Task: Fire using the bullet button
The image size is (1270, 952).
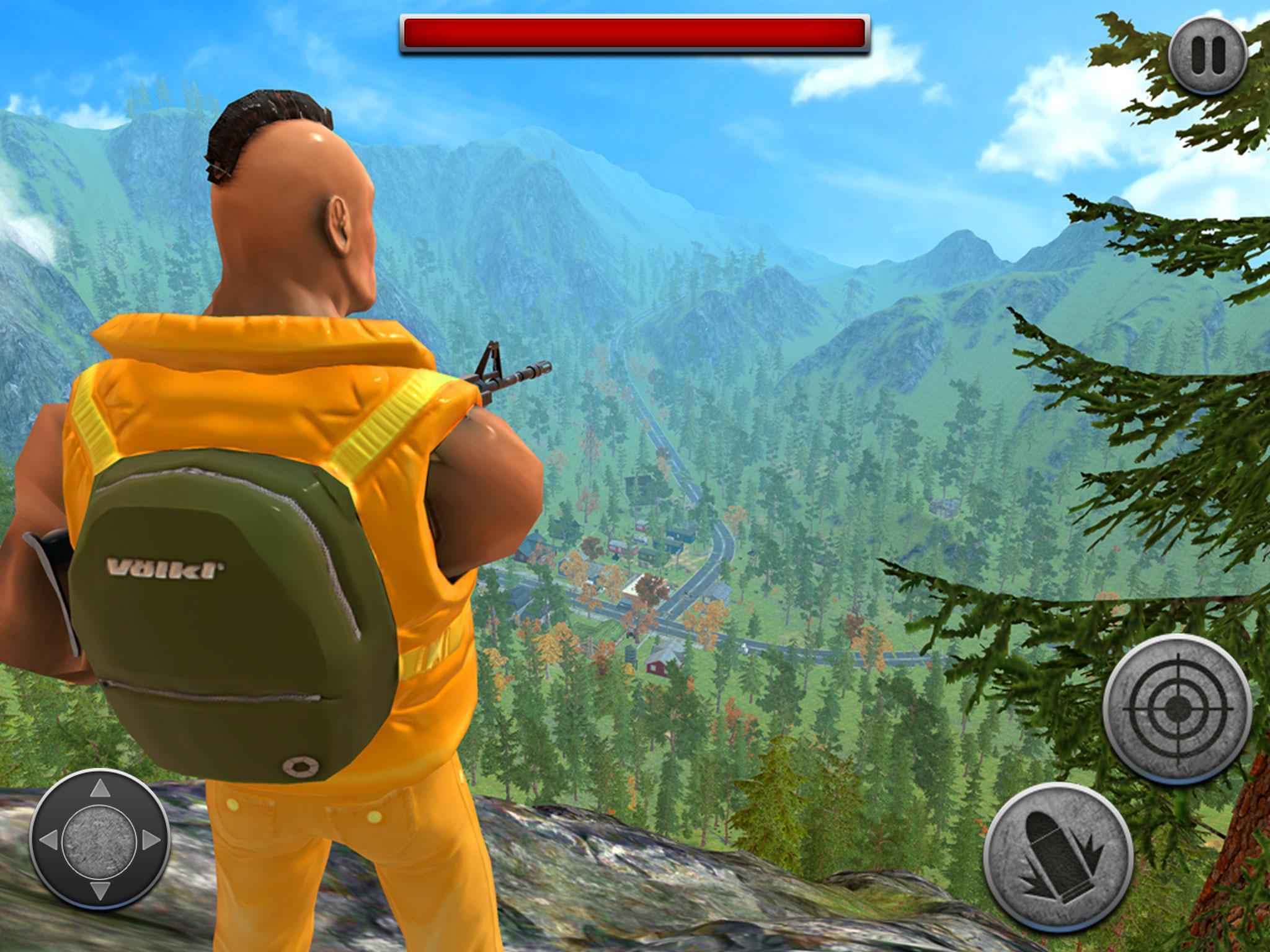Action: pos(1059,858)
